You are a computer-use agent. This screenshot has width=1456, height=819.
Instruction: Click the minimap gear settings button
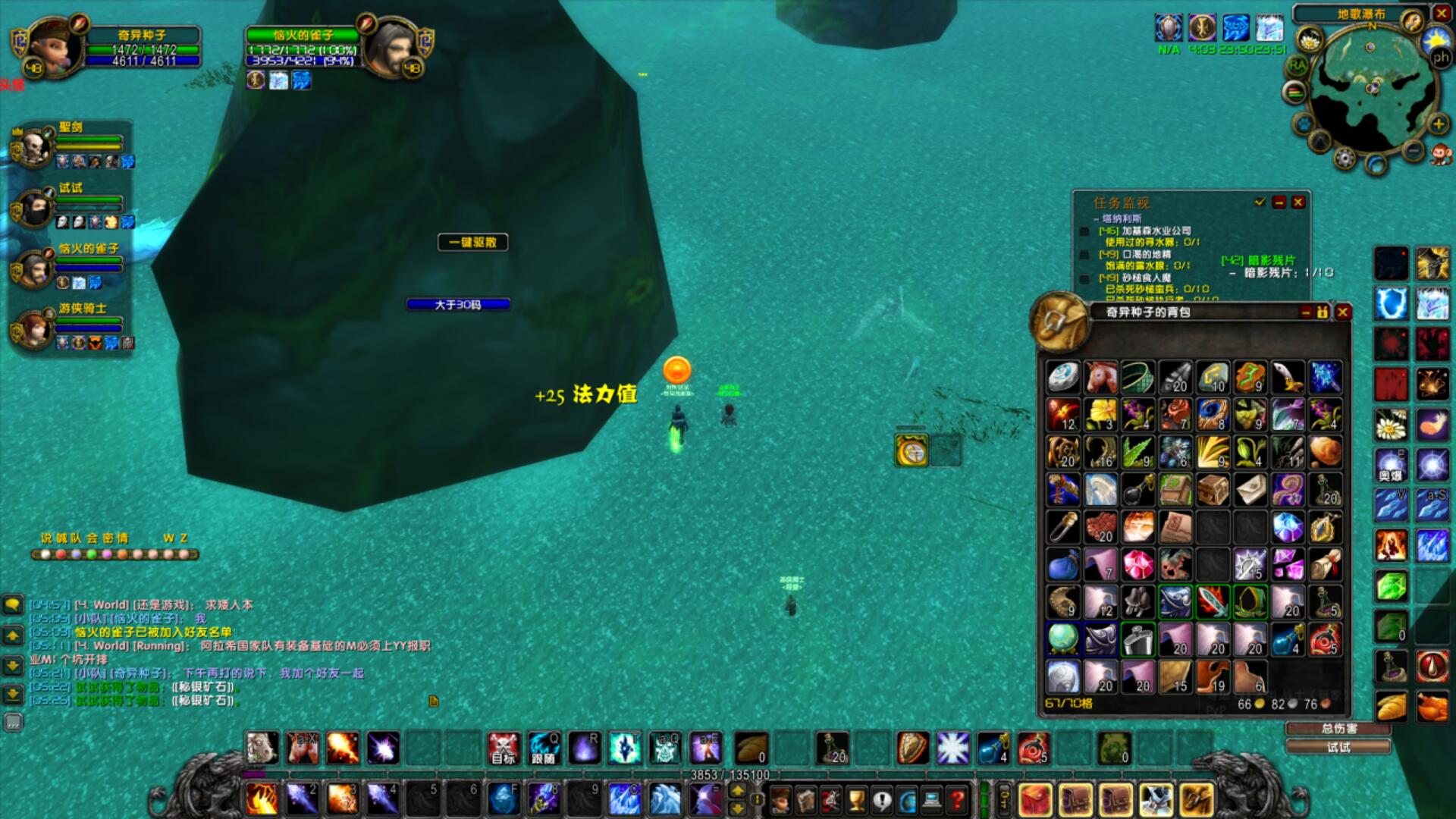1344,158
